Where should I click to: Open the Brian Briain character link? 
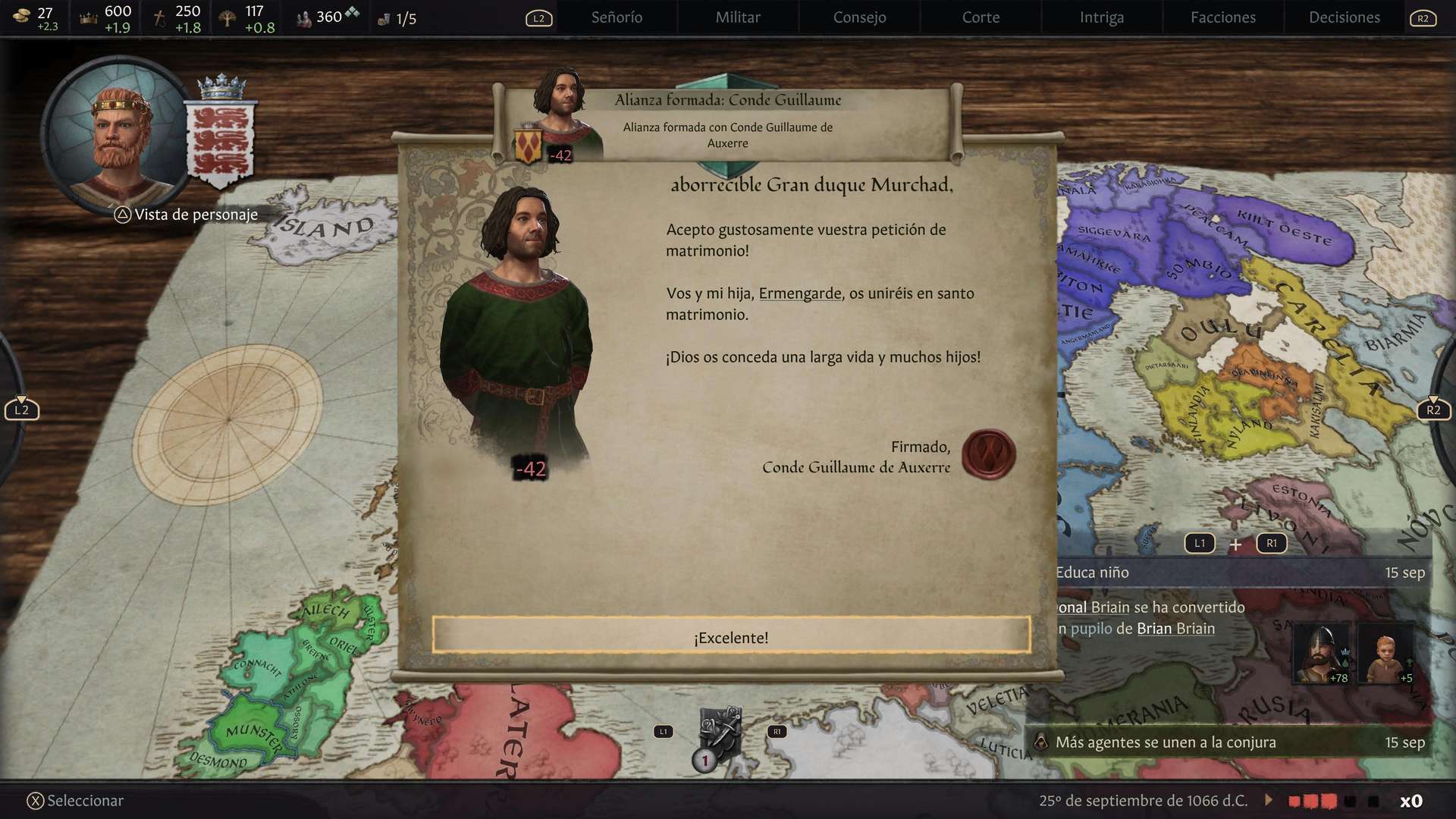(1175, 629)
